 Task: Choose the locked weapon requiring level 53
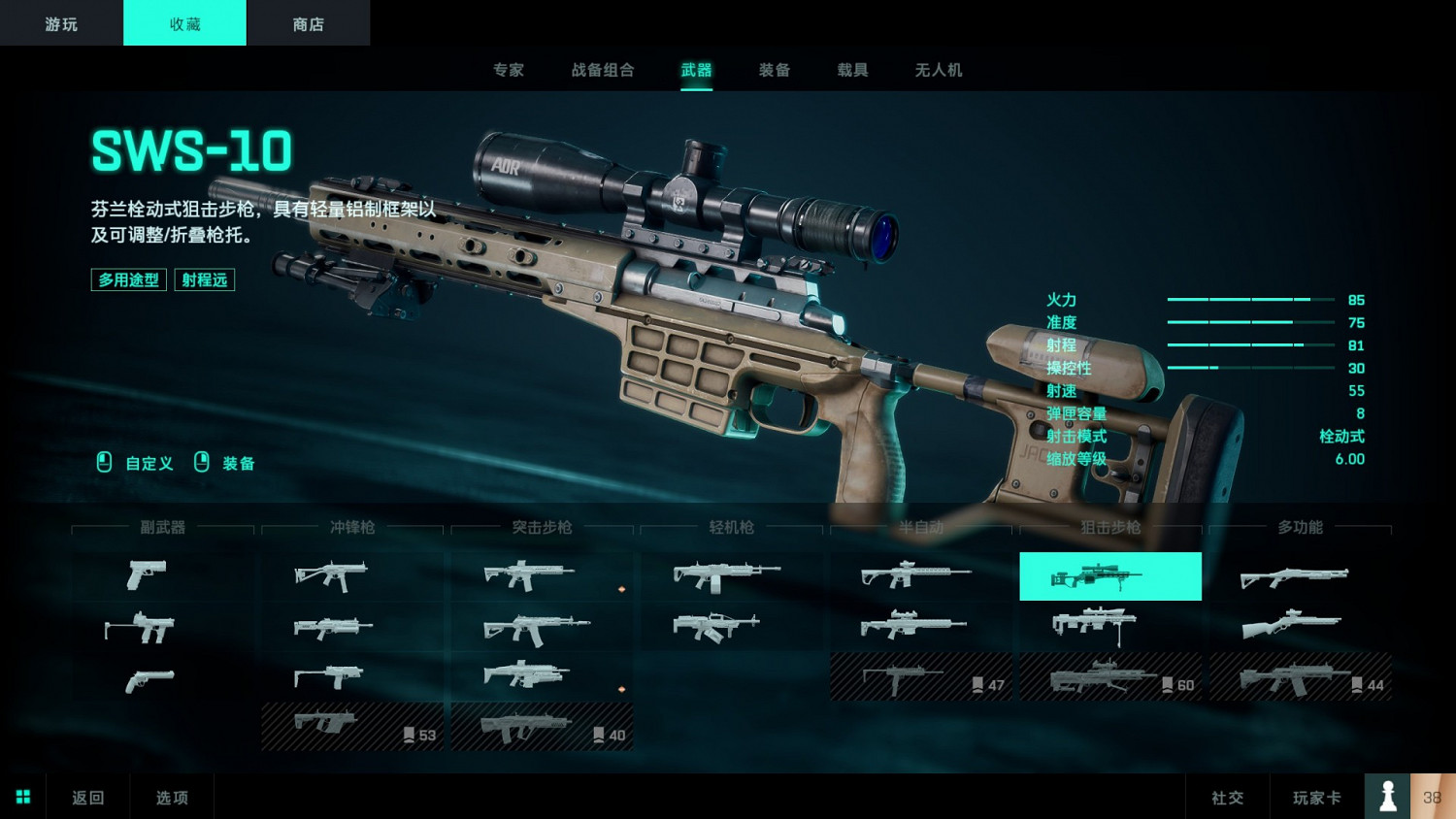351,727
